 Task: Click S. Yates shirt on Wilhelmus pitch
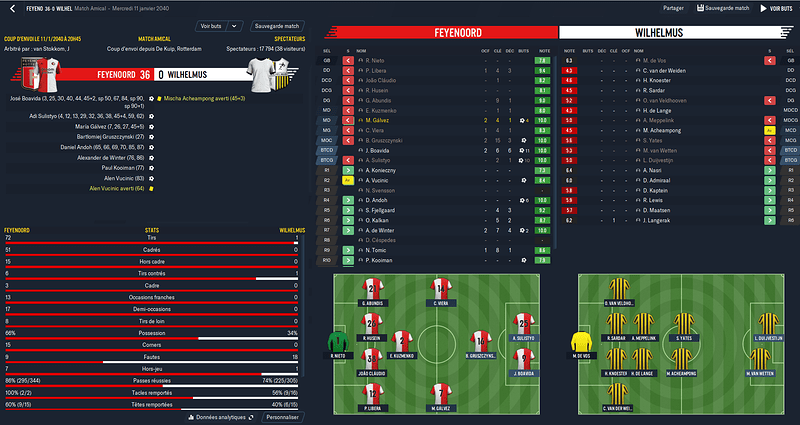(x=685, y=324)
